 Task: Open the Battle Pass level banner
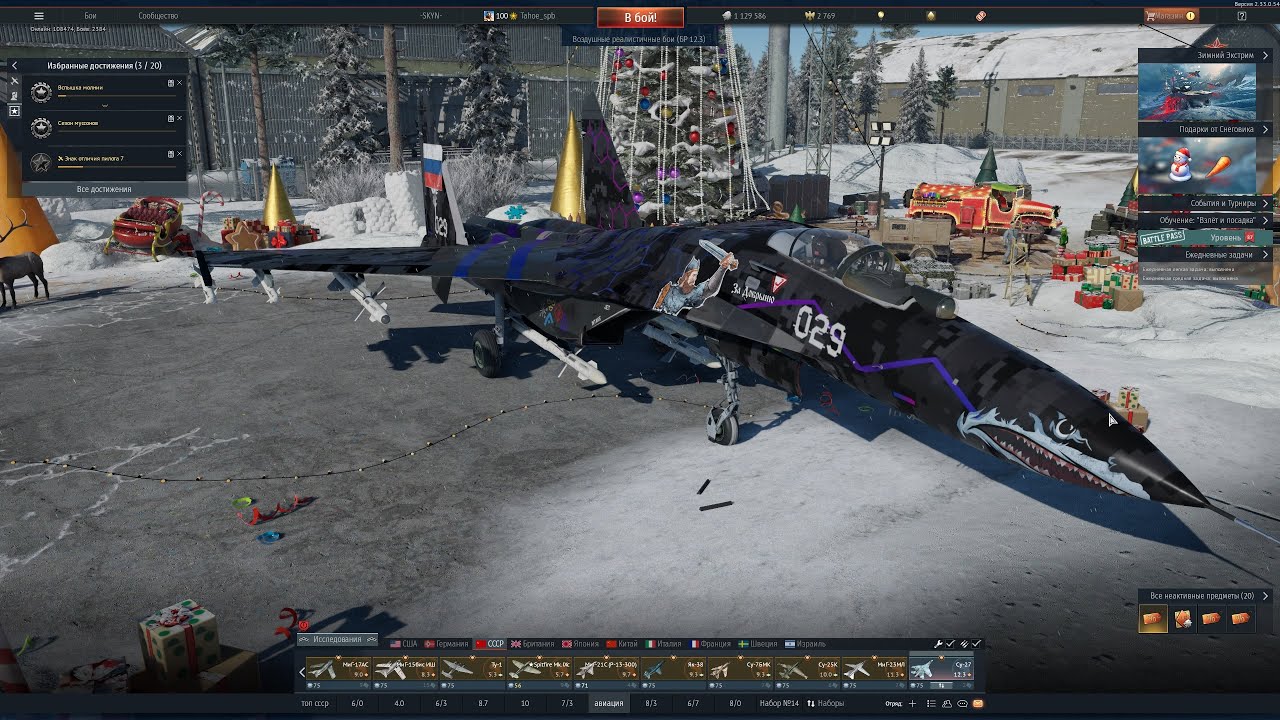(x=1206, y=237)
